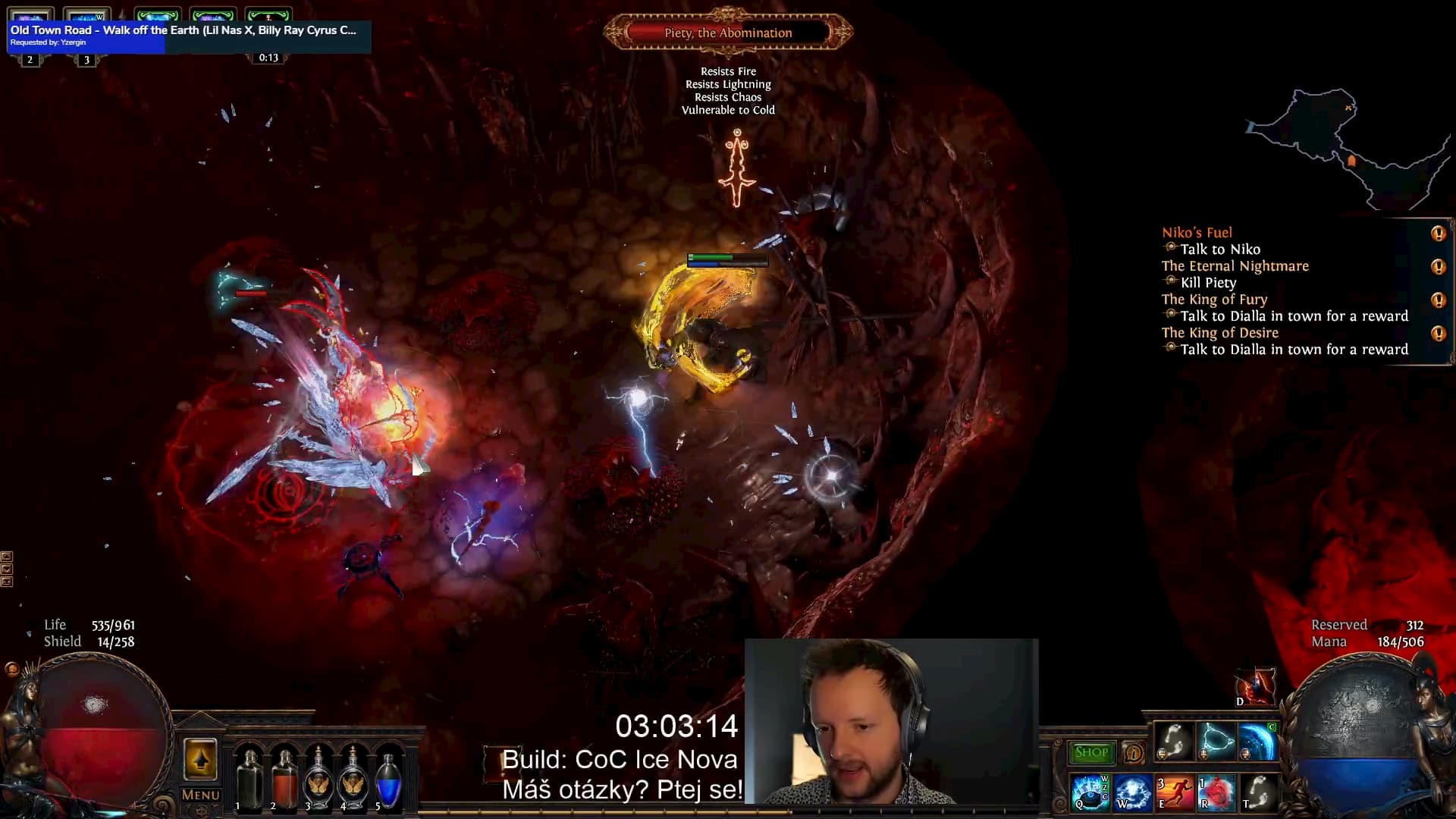Image resolution: width=1456 pixels, height=819 pixels.
Task: Activate the D fiery skill icon
Action: [x=1257, y=686]
